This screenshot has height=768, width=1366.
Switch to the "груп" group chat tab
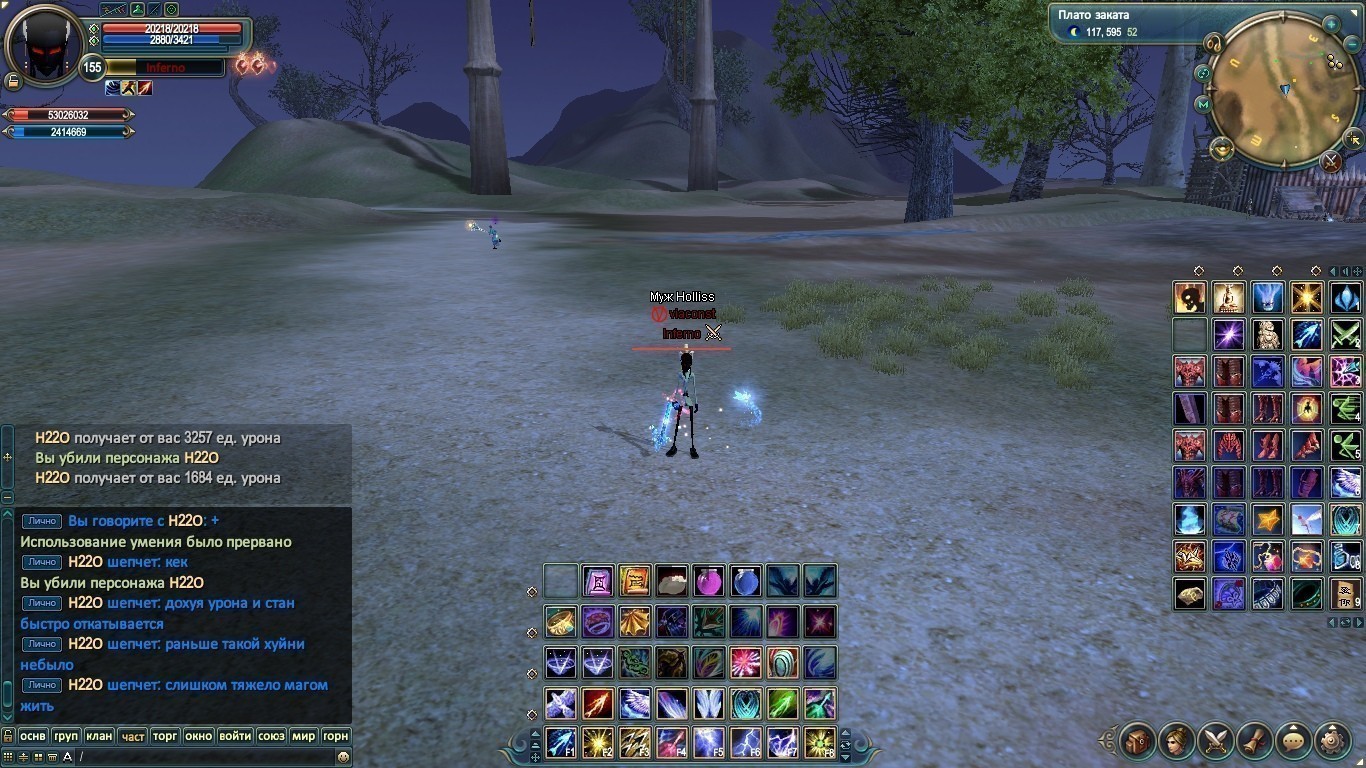tap(66, 736)
